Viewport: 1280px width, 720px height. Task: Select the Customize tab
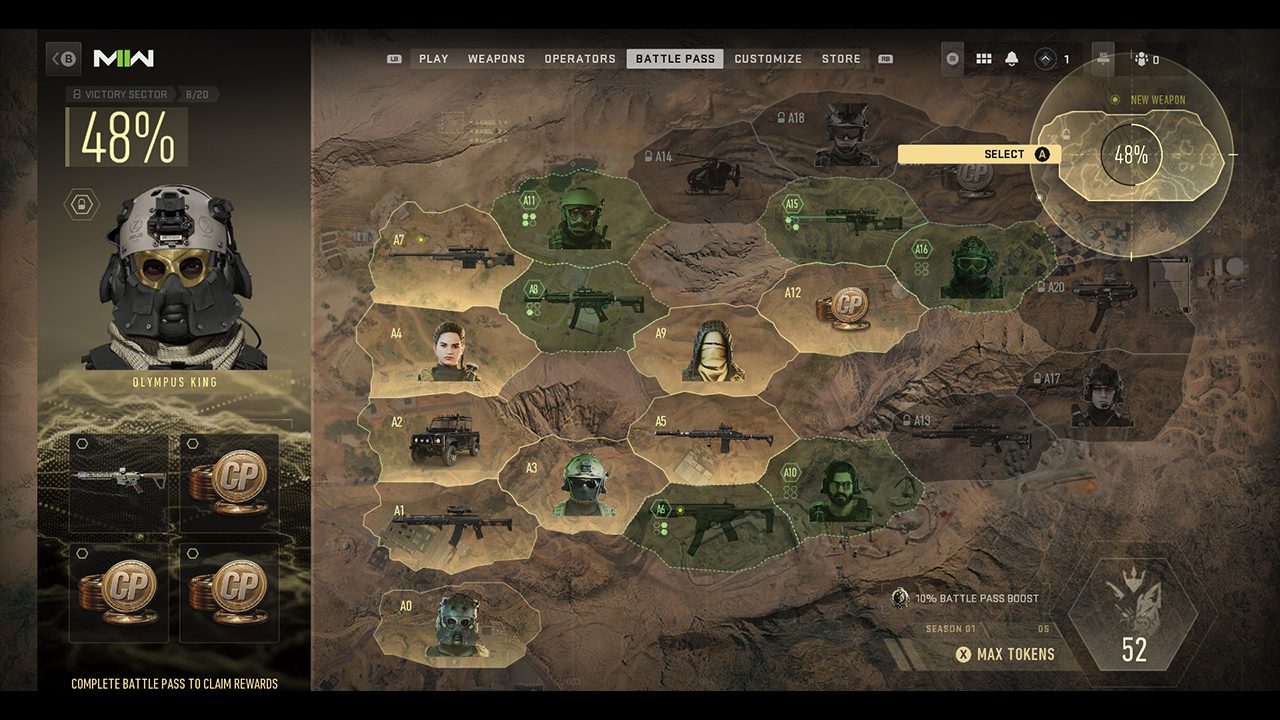768,59
